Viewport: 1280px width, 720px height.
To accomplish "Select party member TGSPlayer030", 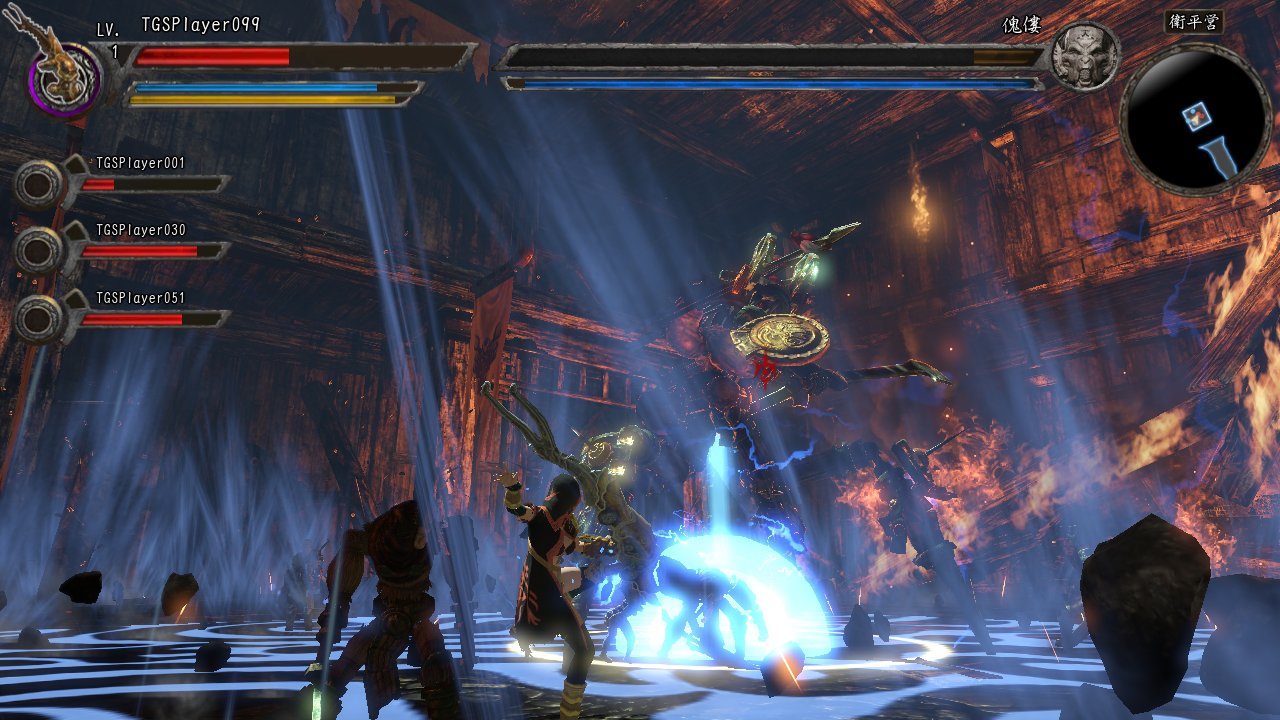I will pos(40,250).
